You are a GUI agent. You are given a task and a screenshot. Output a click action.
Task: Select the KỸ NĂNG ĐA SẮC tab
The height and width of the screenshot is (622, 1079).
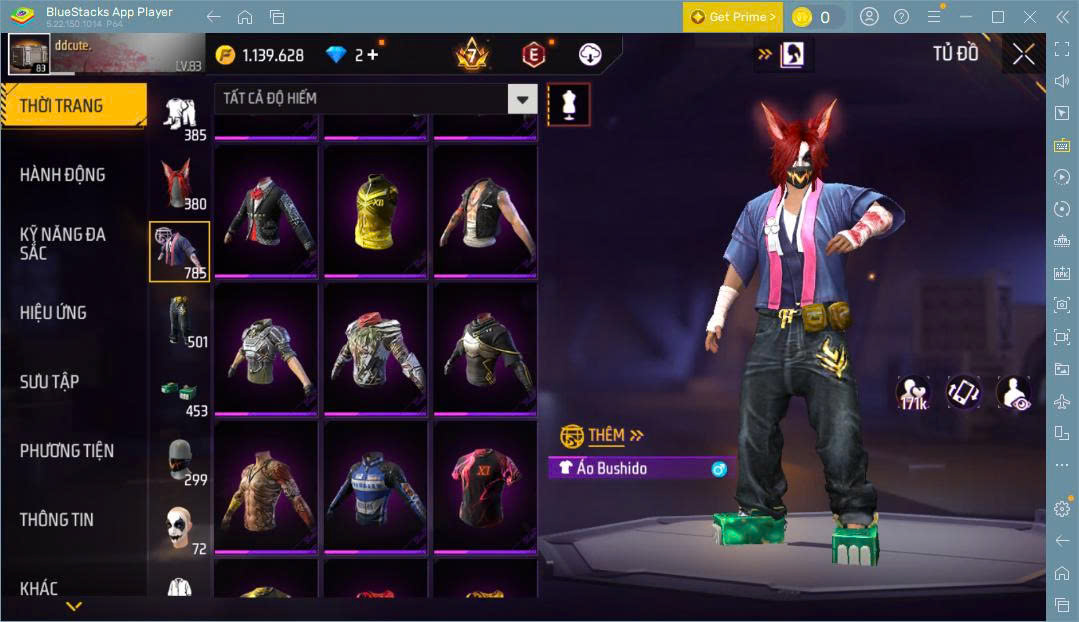point(62,243)
